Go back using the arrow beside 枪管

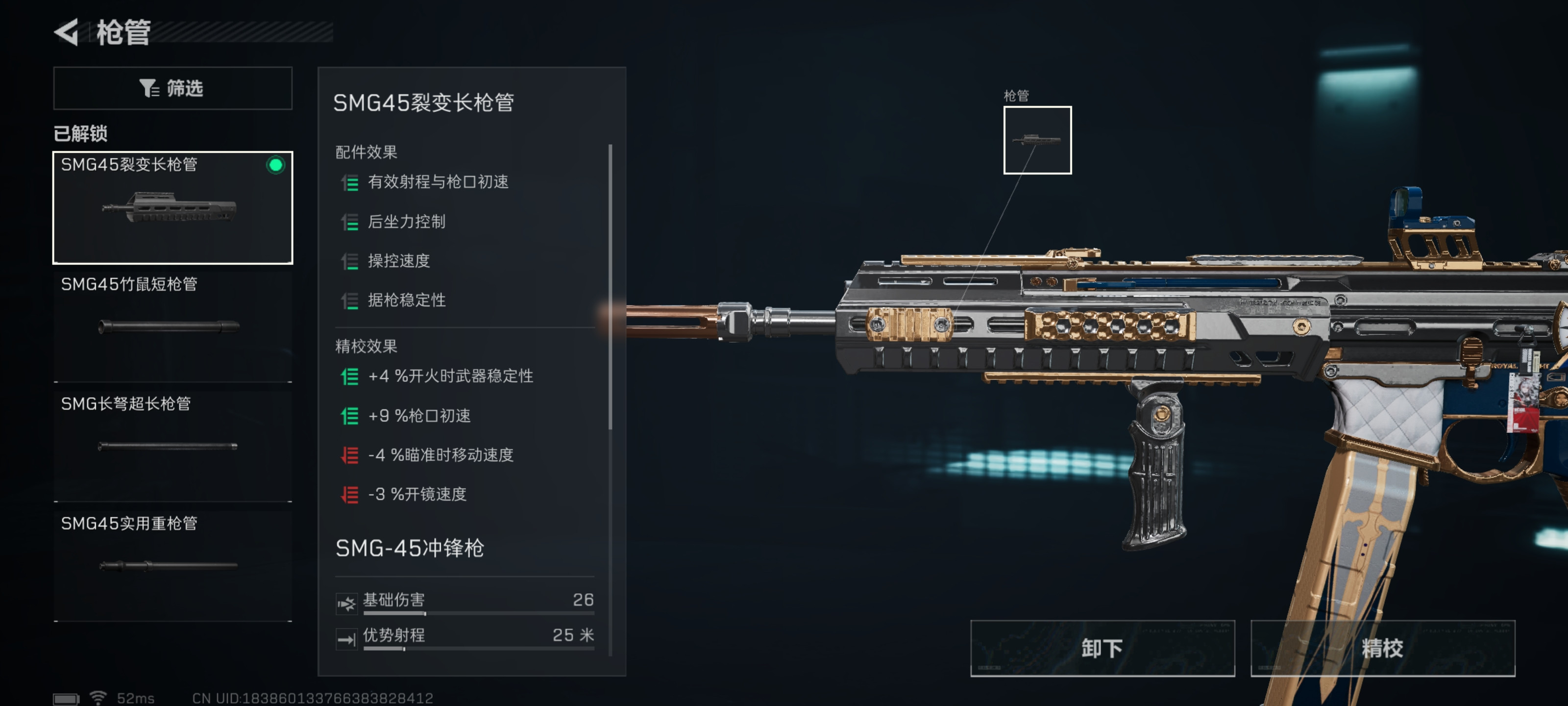67,32
